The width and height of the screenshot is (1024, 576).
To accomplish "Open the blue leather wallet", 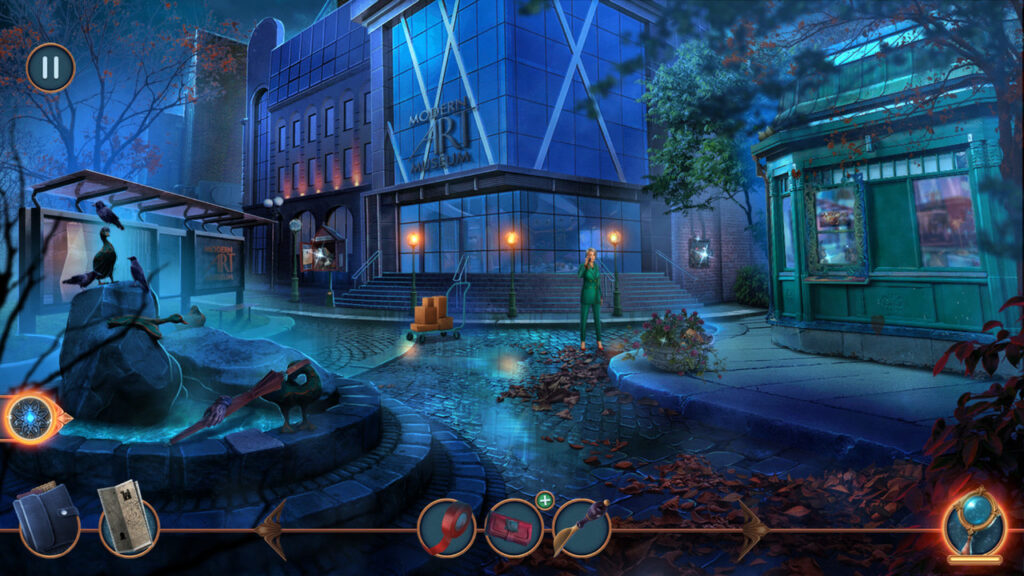I will pos(46,521).
